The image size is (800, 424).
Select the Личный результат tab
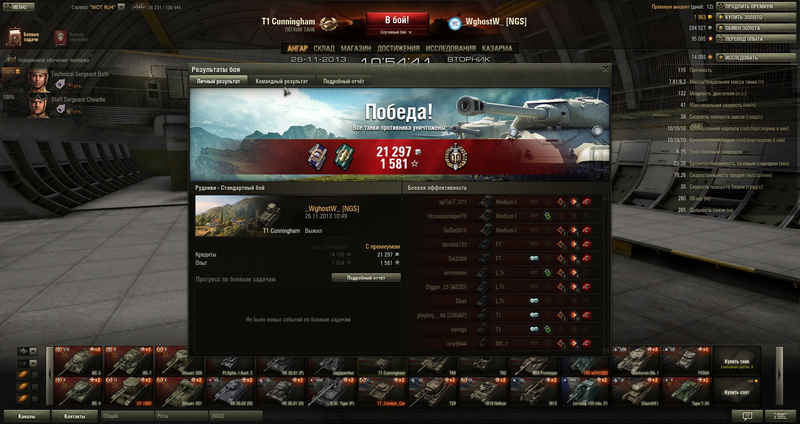pyautogui.click(x=219, y=80)
